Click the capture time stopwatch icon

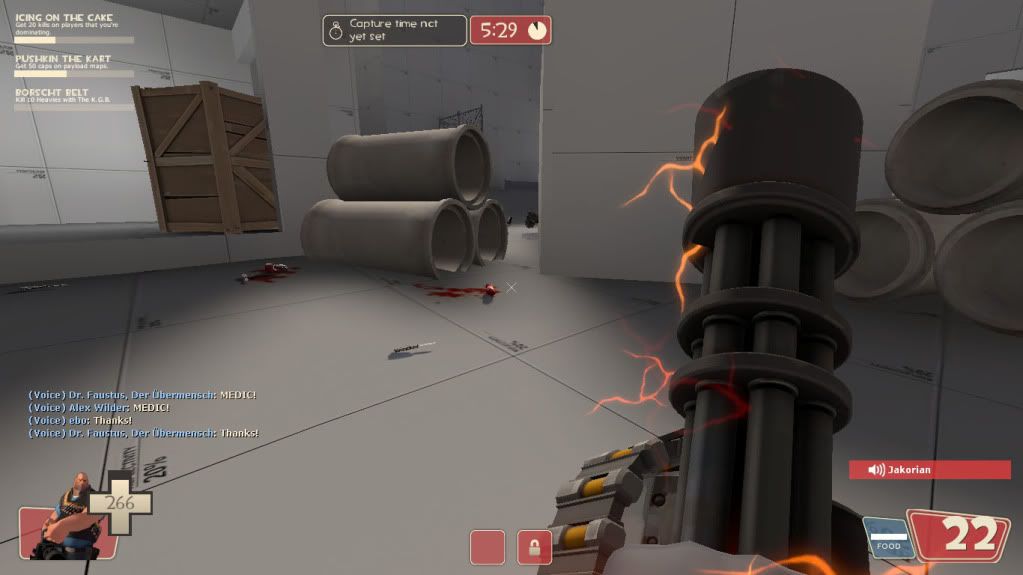tap(335, 30)
